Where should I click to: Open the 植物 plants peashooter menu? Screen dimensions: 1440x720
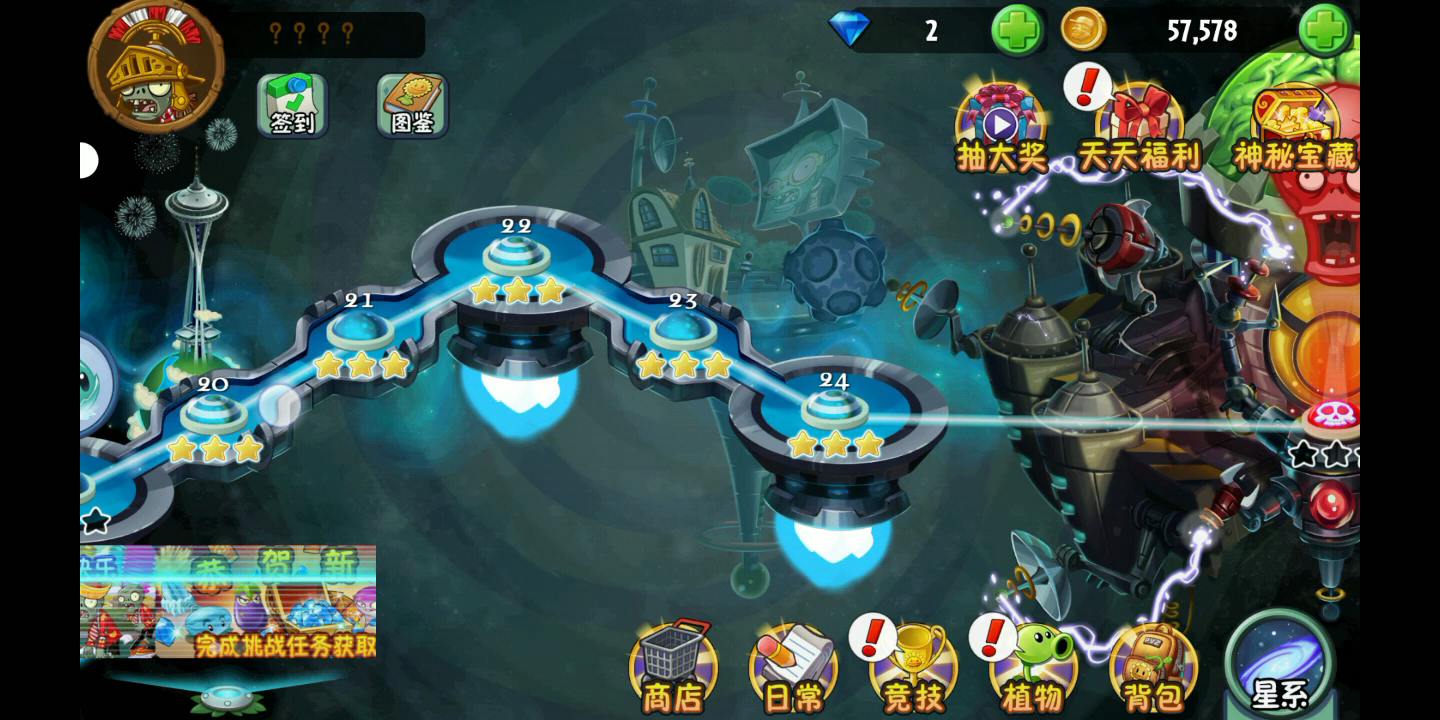pos(1034,666)
